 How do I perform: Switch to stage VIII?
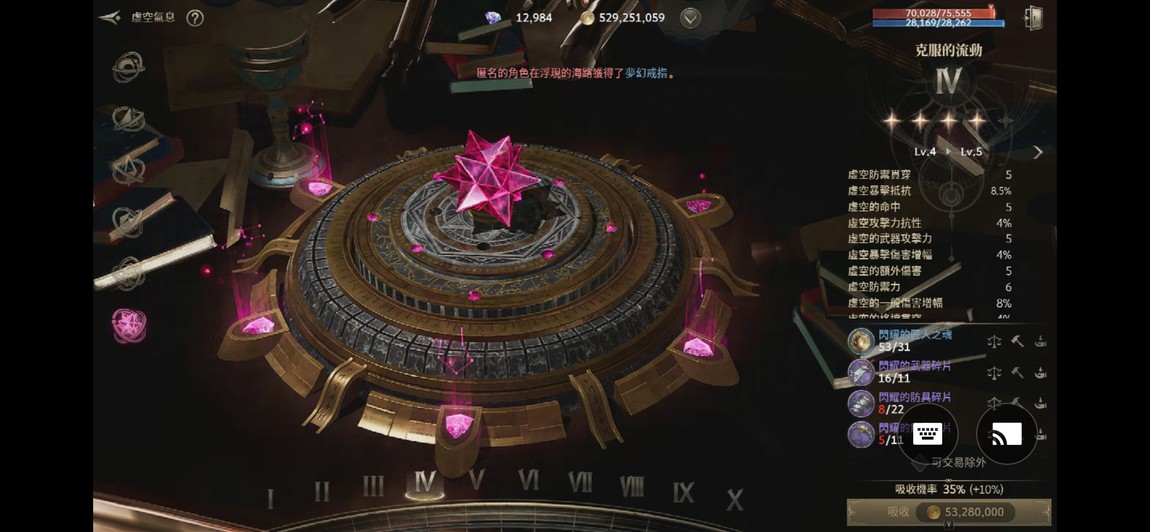[632, 486]
